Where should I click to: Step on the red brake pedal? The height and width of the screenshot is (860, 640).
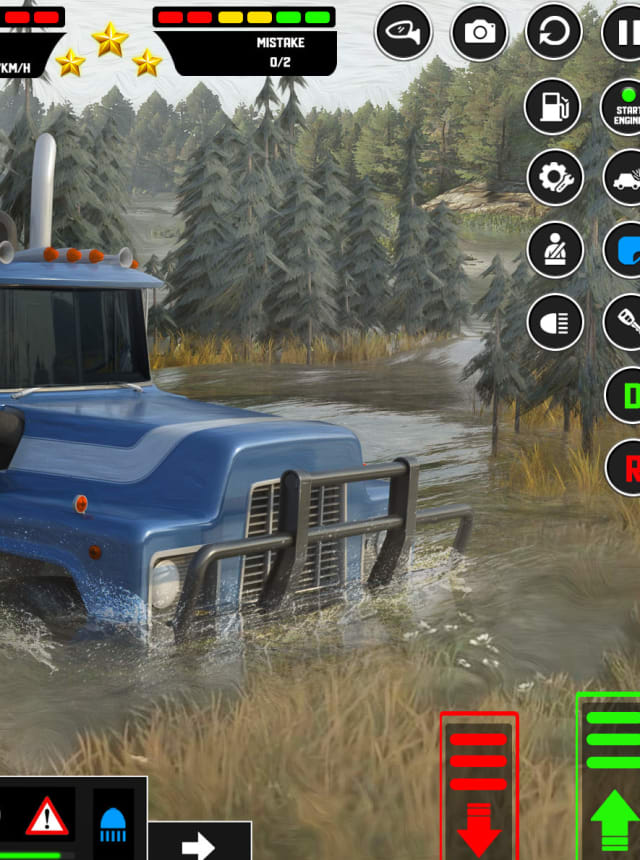479,785
